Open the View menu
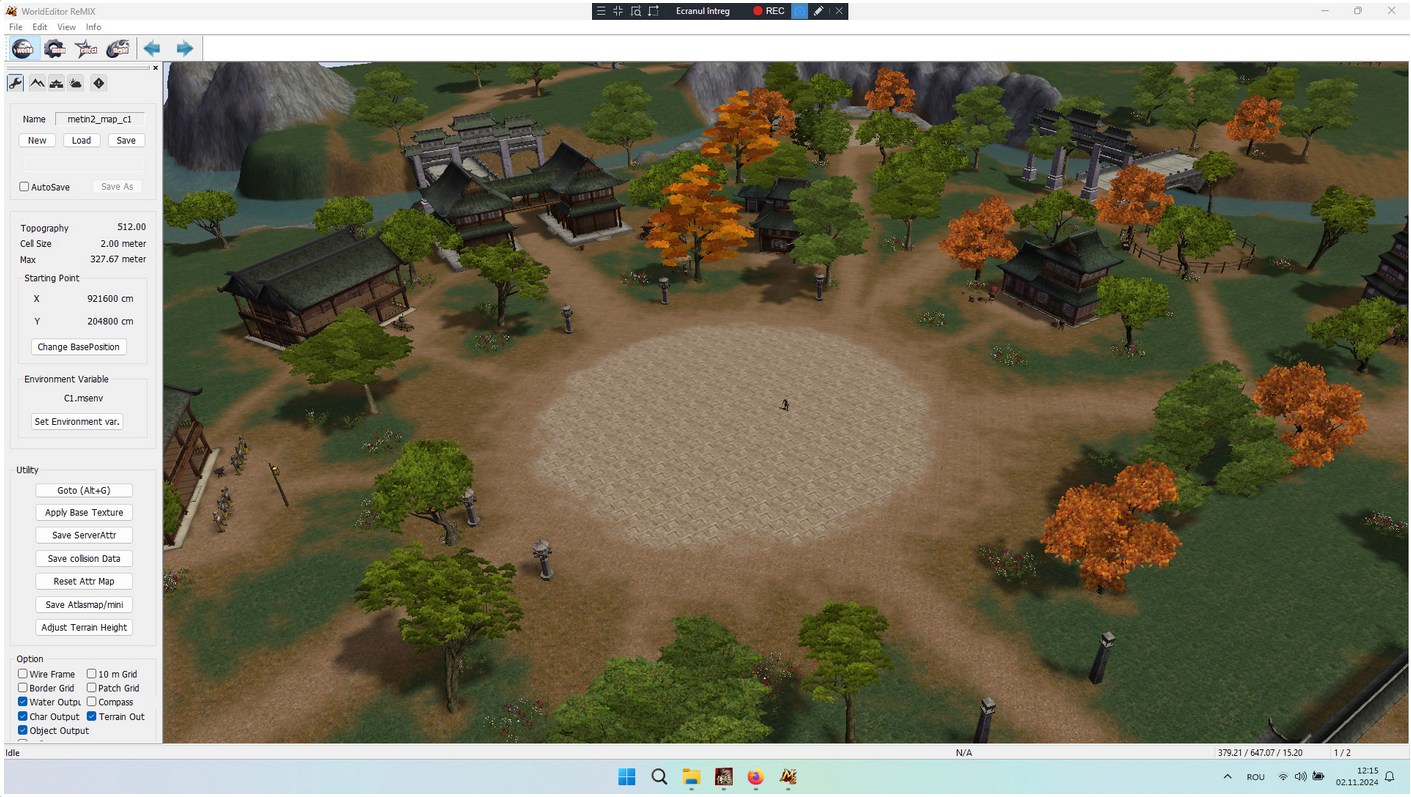The width and height of the screenshot is (1411, 797). [x=66, y=27]
